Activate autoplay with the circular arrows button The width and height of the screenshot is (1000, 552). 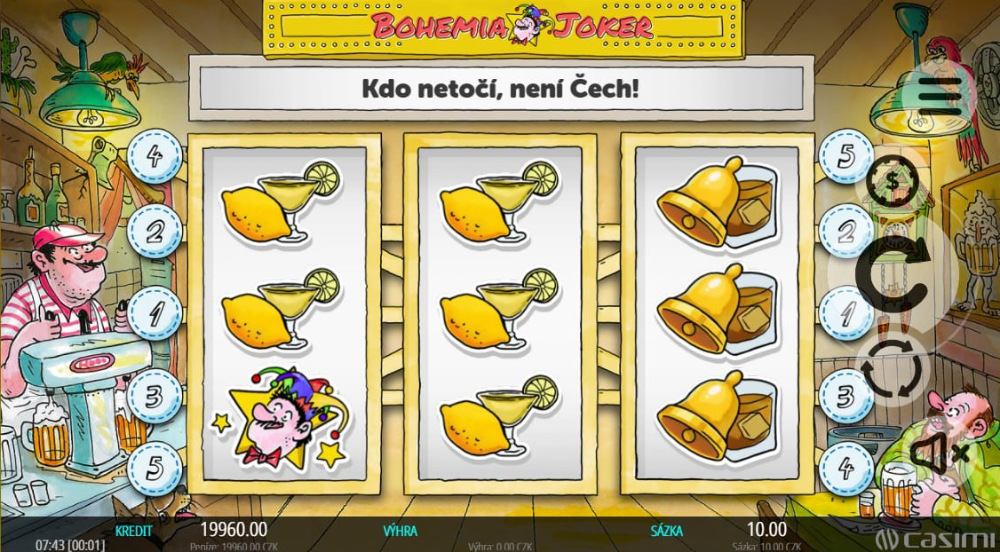click(x=893, y=368)
